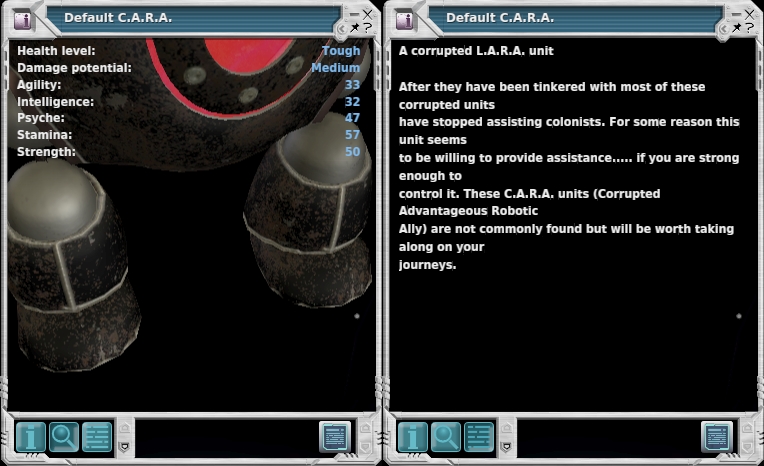Close the C.A.R.A. stats window
The image size is (764, 466).
[x=368, y=13]
